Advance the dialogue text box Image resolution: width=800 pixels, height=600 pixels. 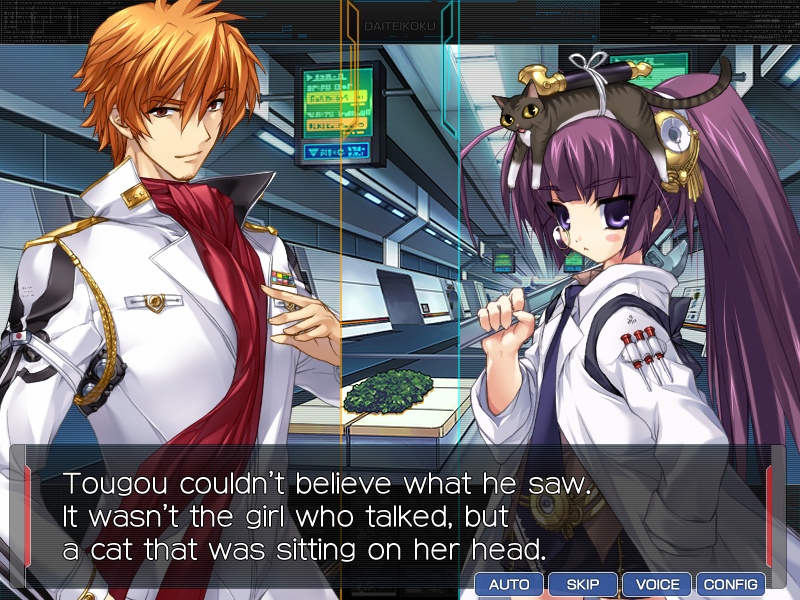pyautogui.click(x=400, y=515)
